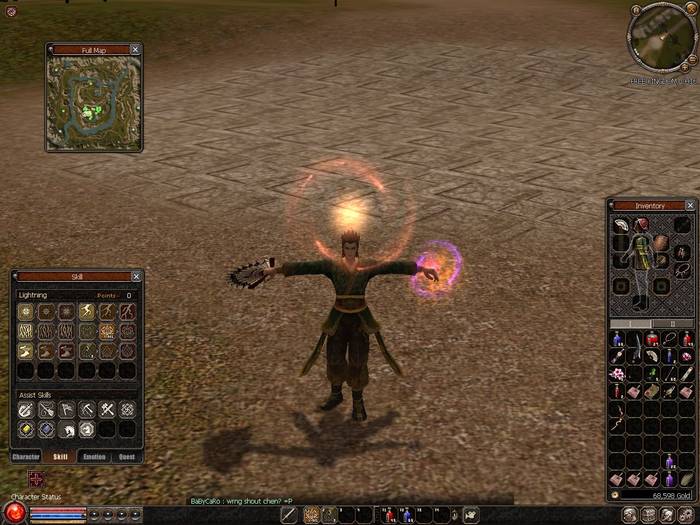Select the horse assist skill icon

pyautogui.click(x=66, y=429)
